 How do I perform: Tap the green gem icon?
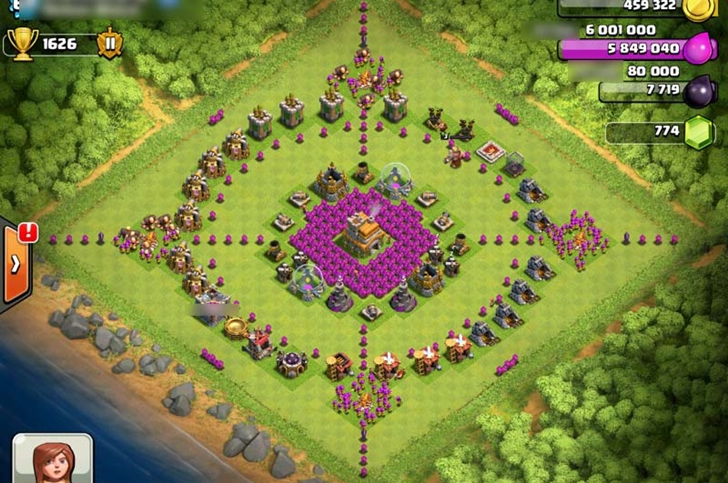(x=699, y=132)
